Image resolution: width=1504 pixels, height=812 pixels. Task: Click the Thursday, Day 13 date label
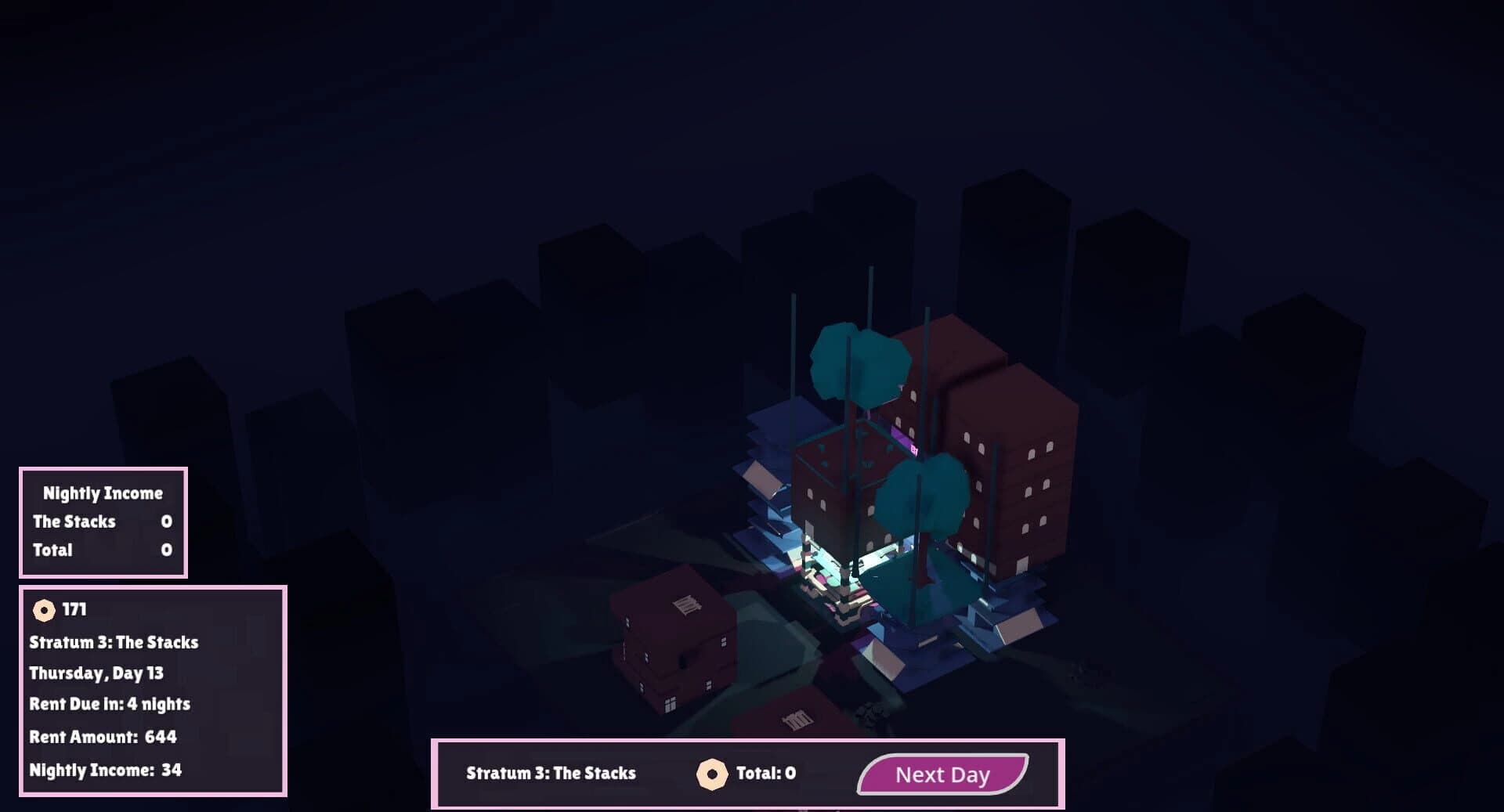pos(99,673)
